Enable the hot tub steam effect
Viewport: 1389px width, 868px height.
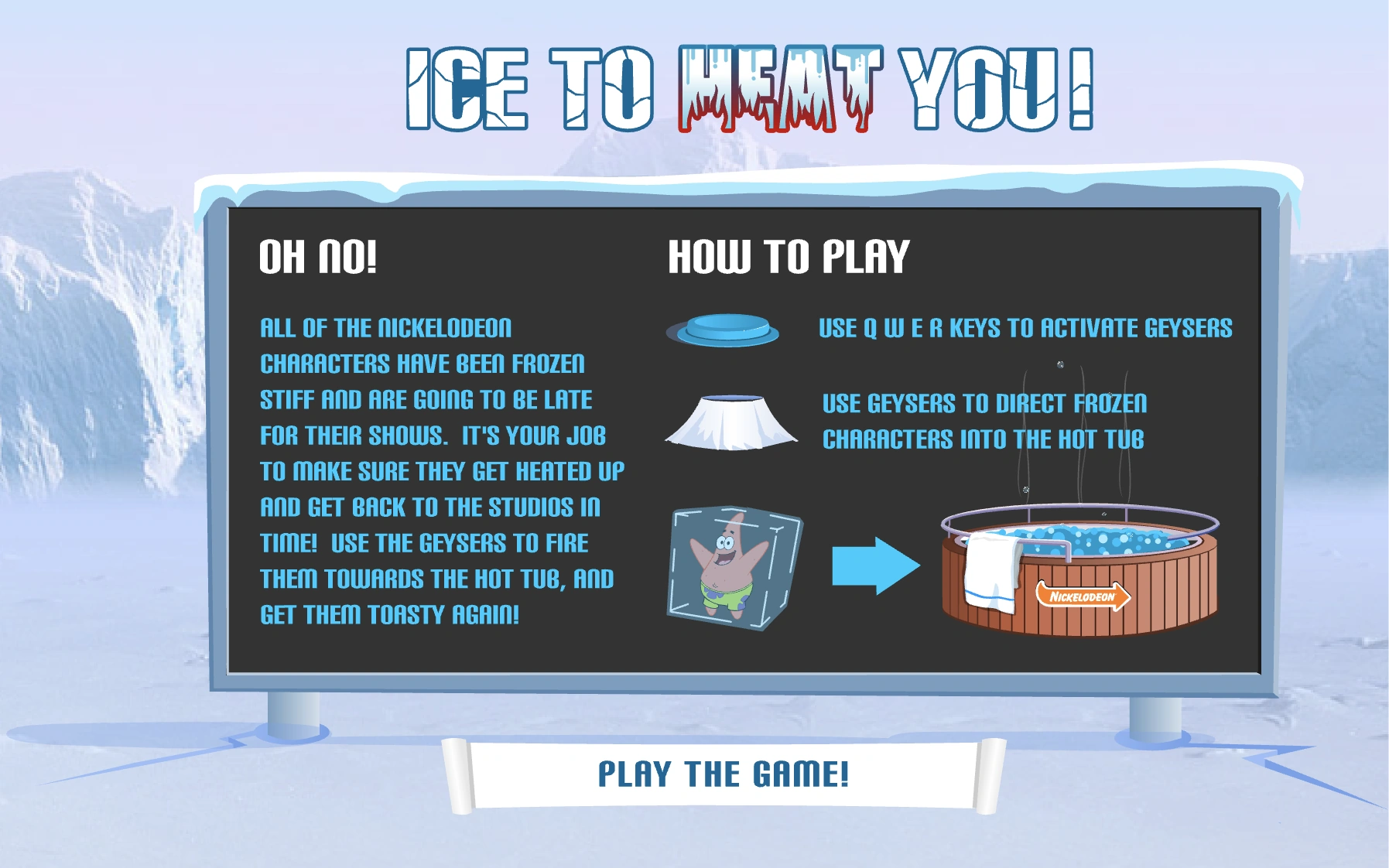coord(1052,480)
